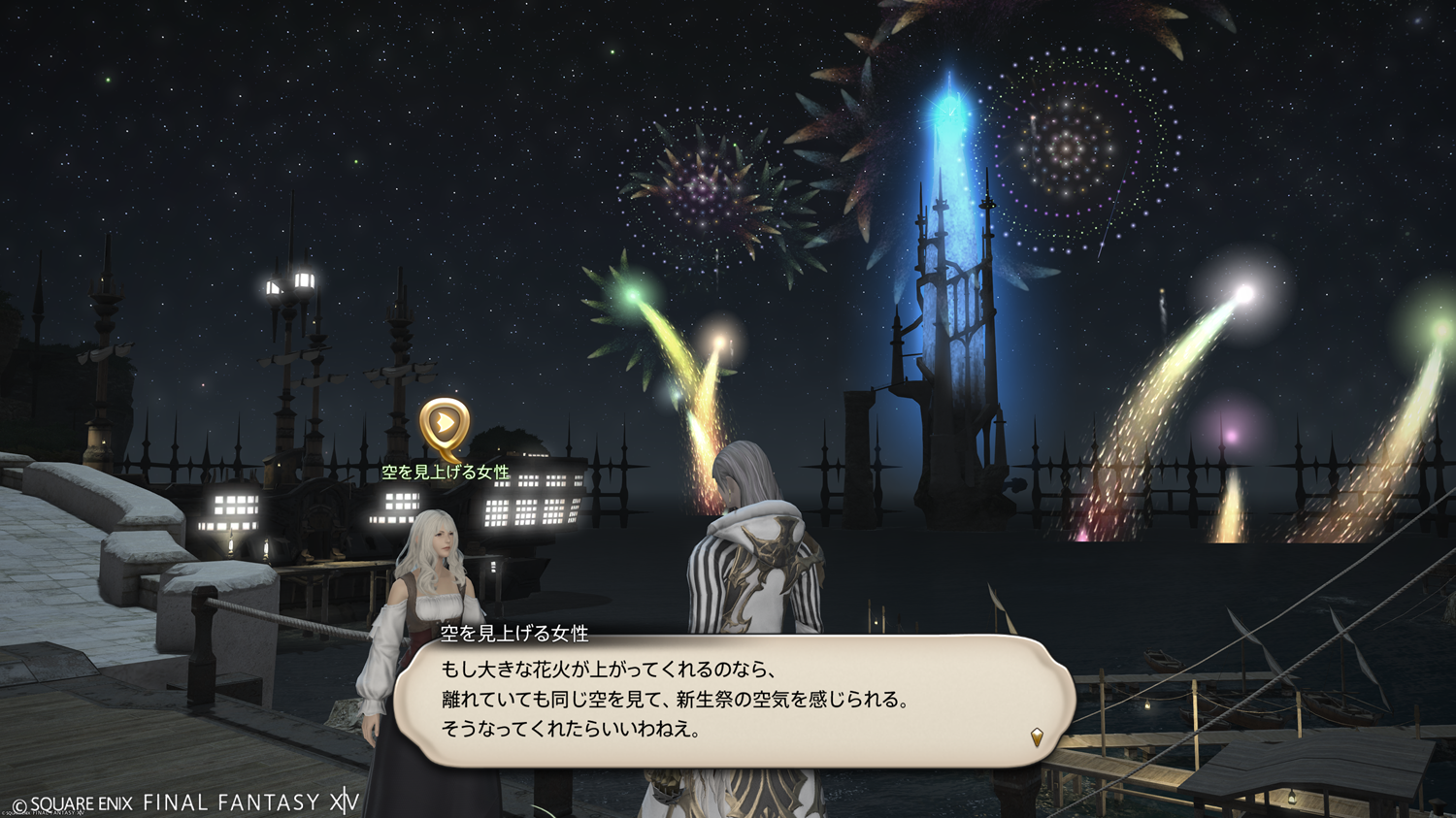Image resolution: width=1456 pixels, height=818 pixels.
Task: Select the golden quest marker above the woman
Action: click(445, 427)
